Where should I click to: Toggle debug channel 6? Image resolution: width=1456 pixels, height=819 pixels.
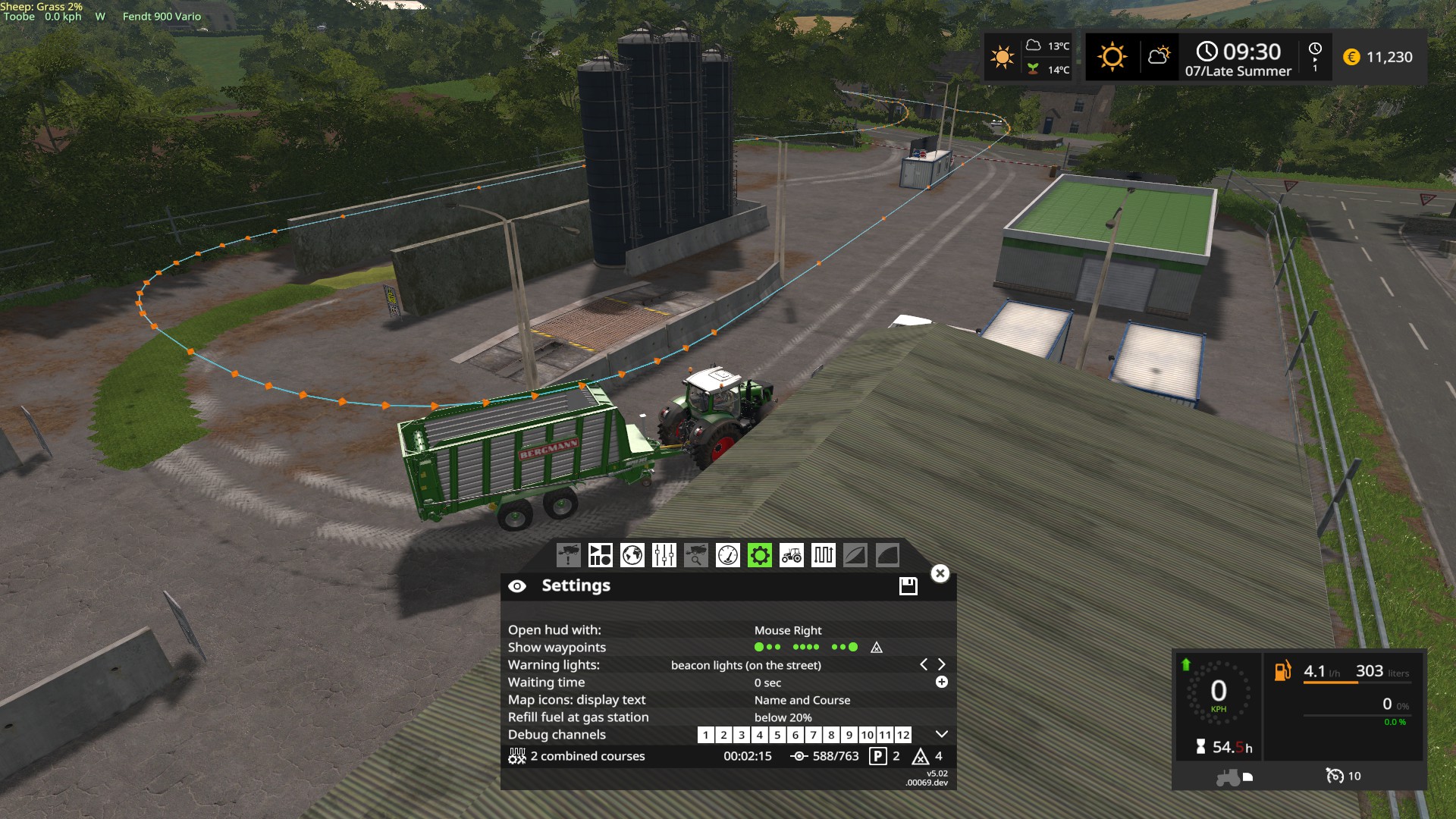pos(795,735)
